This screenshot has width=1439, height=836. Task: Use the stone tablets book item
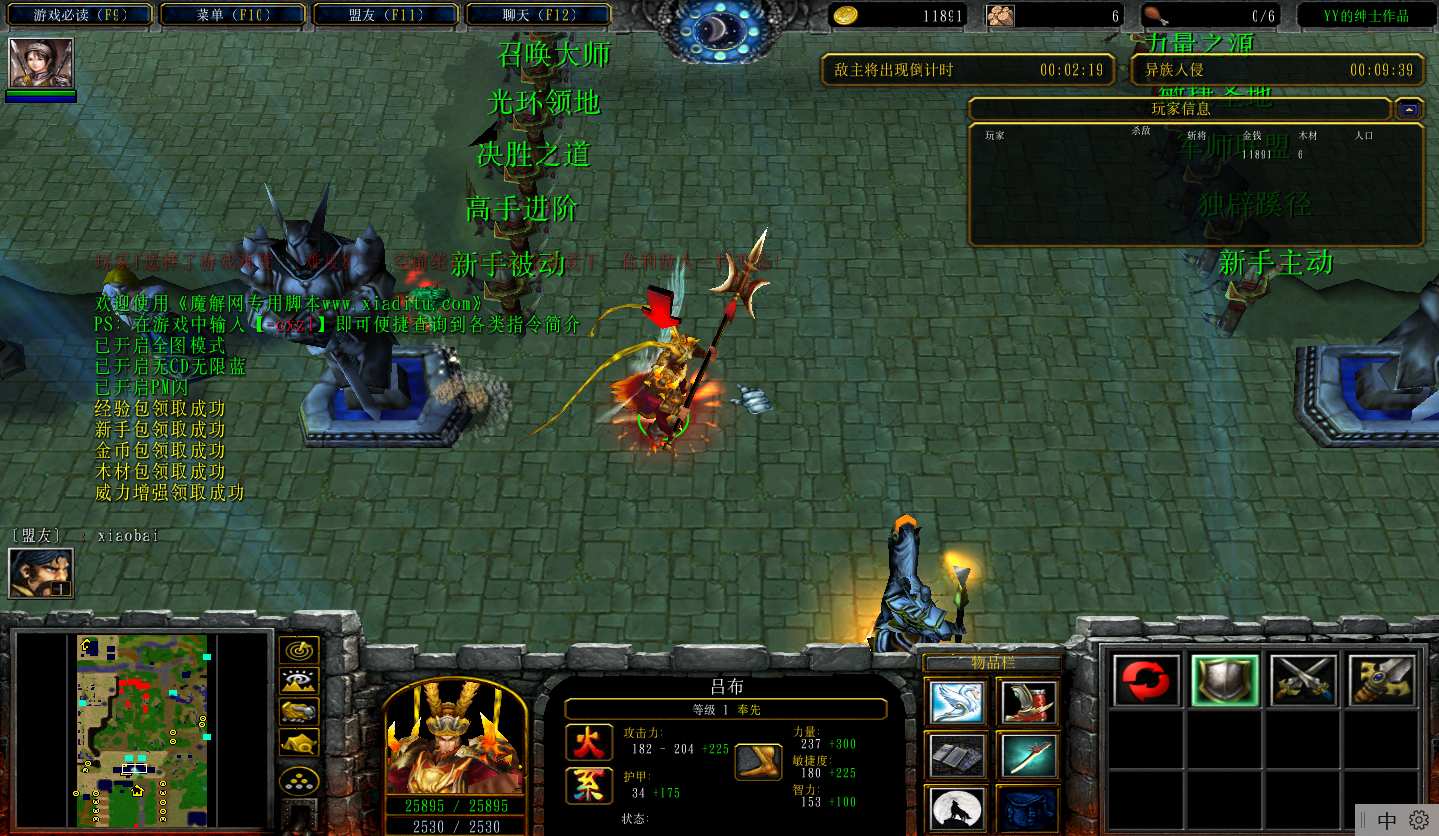(x=956, y=755)
